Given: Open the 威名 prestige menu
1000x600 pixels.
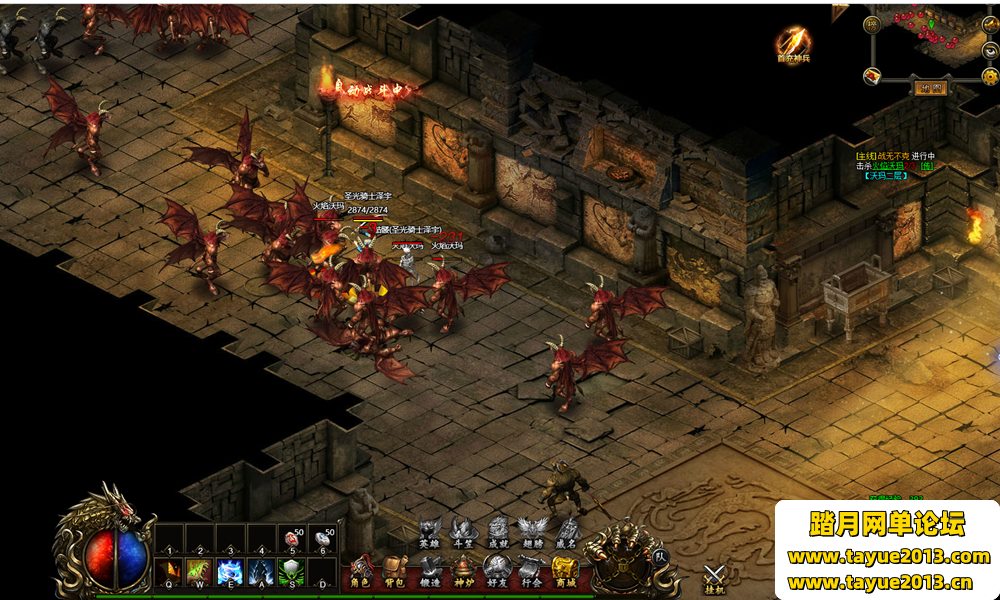Looking at the screenshot, I should click(566, 532).
